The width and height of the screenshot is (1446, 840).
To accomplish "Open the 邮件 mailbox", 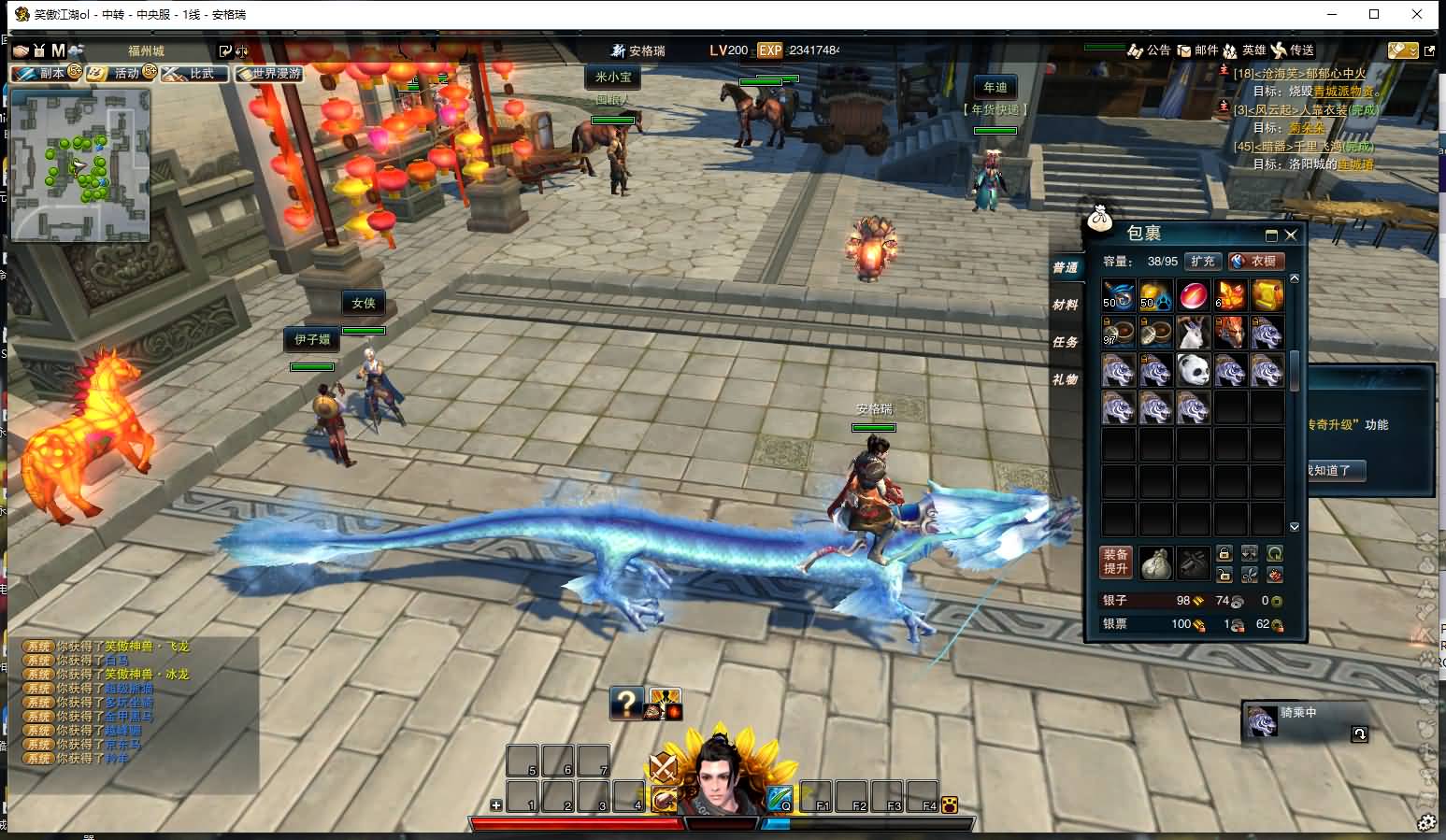I will pos(1197,50).
